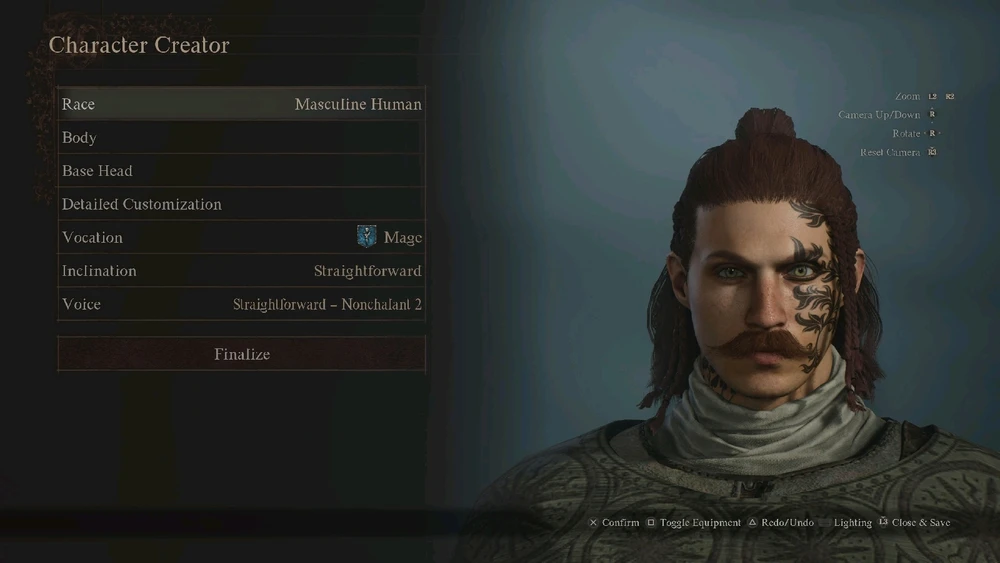Open Detailed Customization

click(241, 204)
